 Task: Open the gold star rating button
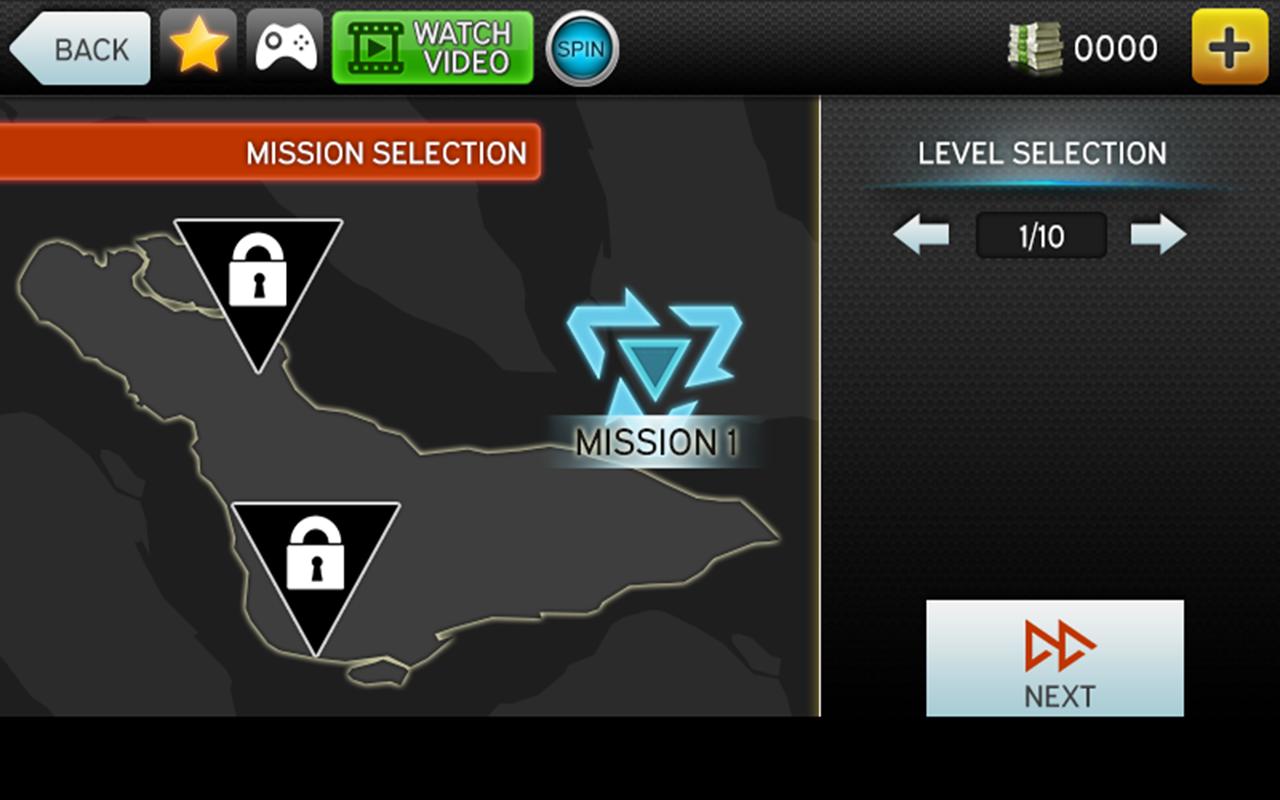pos(198,47)
